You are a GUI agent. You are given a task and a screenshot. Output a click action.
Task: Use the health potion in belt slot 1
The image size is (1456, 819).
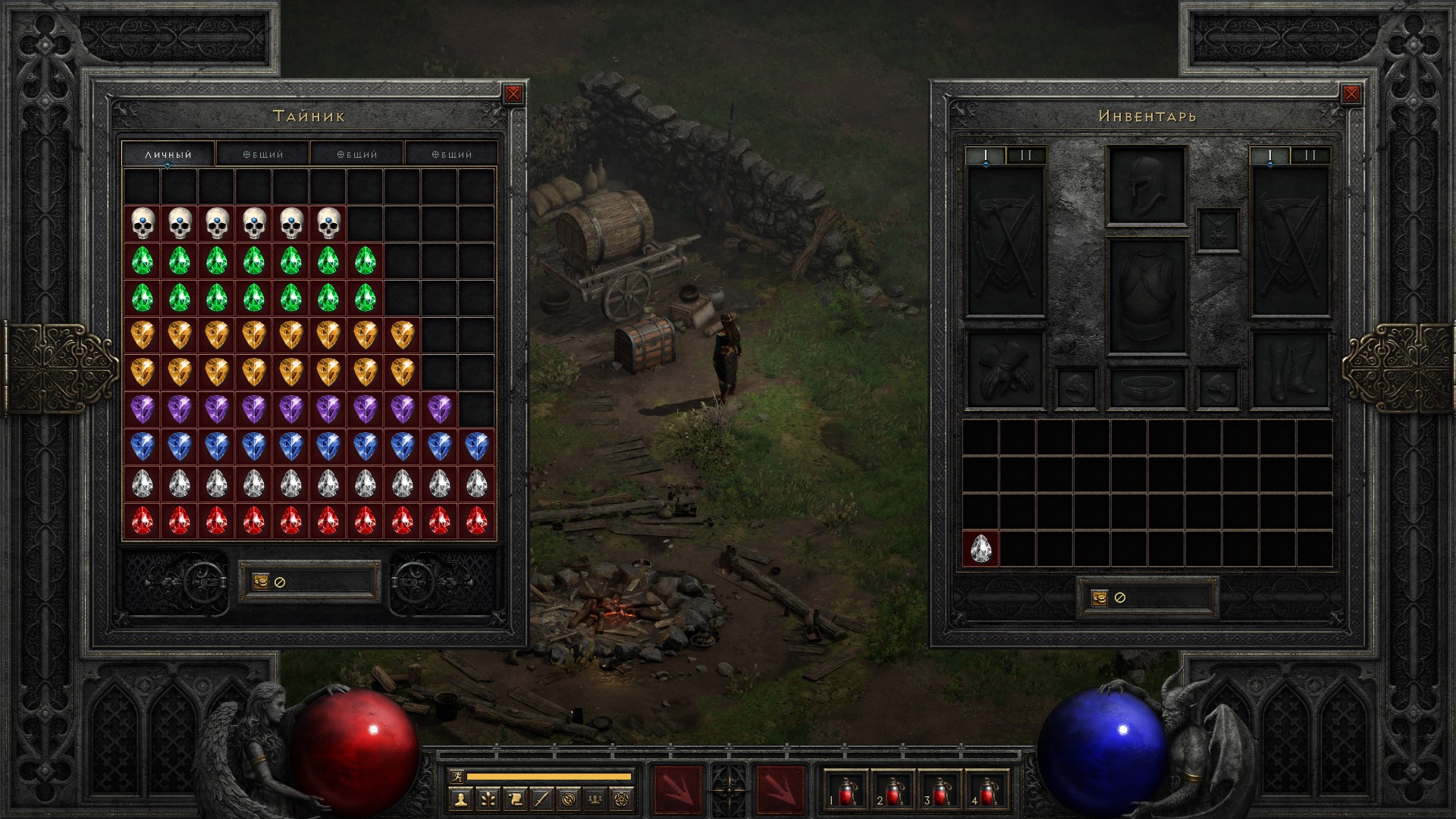point(846,791)
